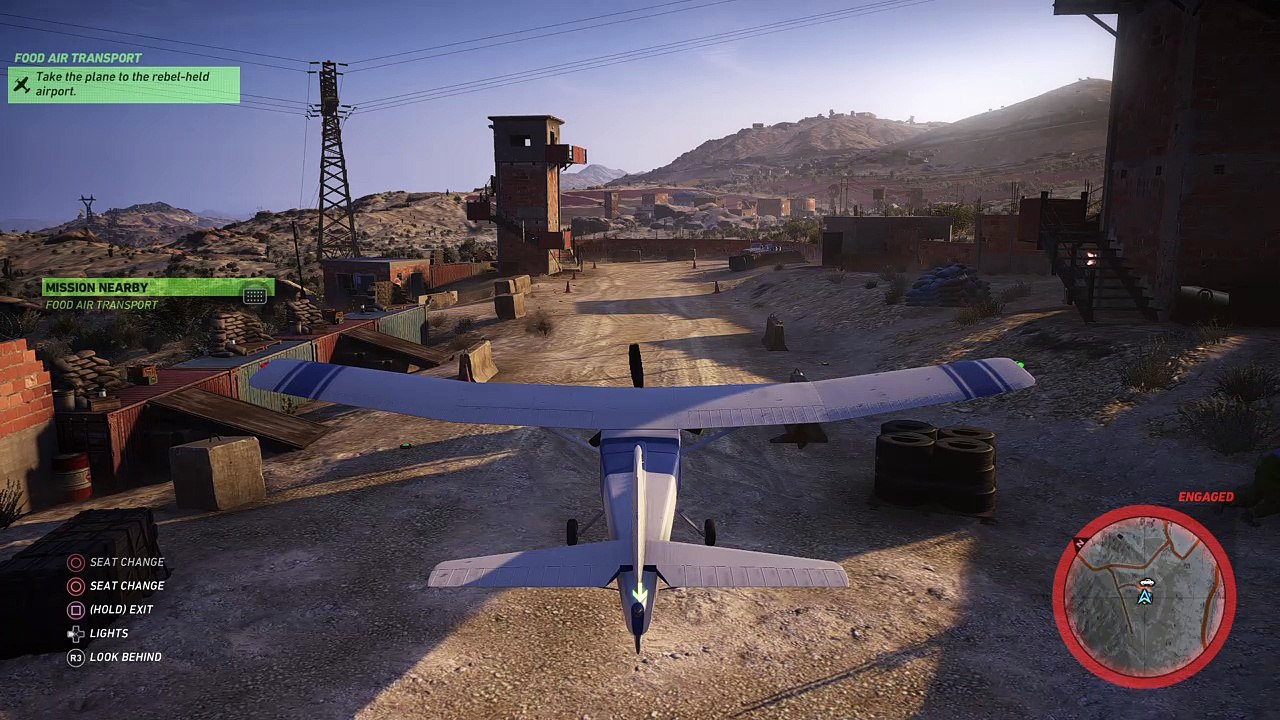Open the circular minimap
Viewport: 1280px width, 720px height.
(1144, 596)
